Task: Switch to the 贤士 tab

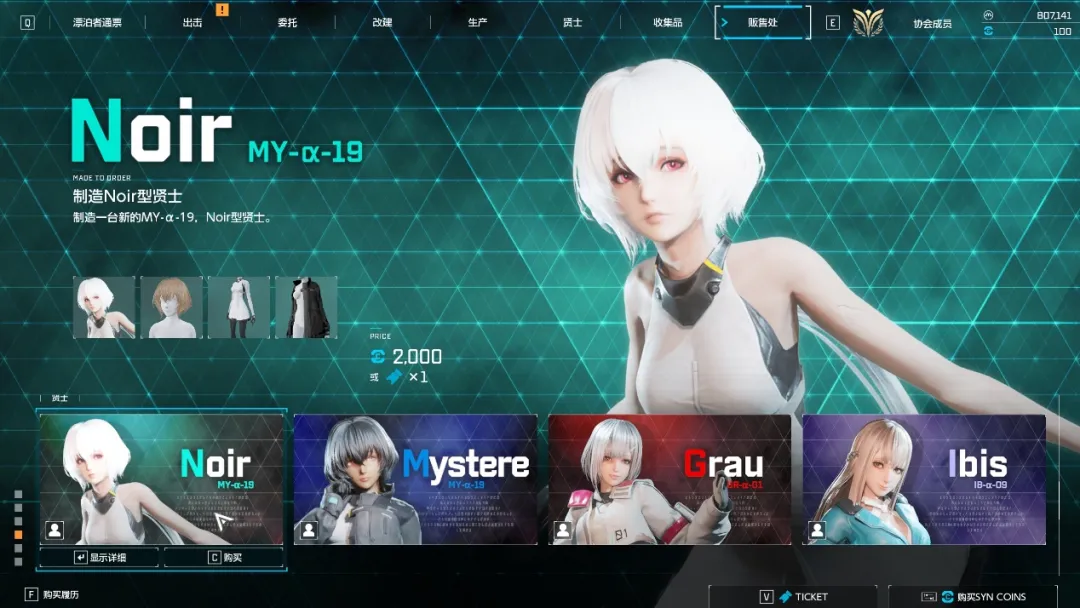Action: (x=572, y=22)
